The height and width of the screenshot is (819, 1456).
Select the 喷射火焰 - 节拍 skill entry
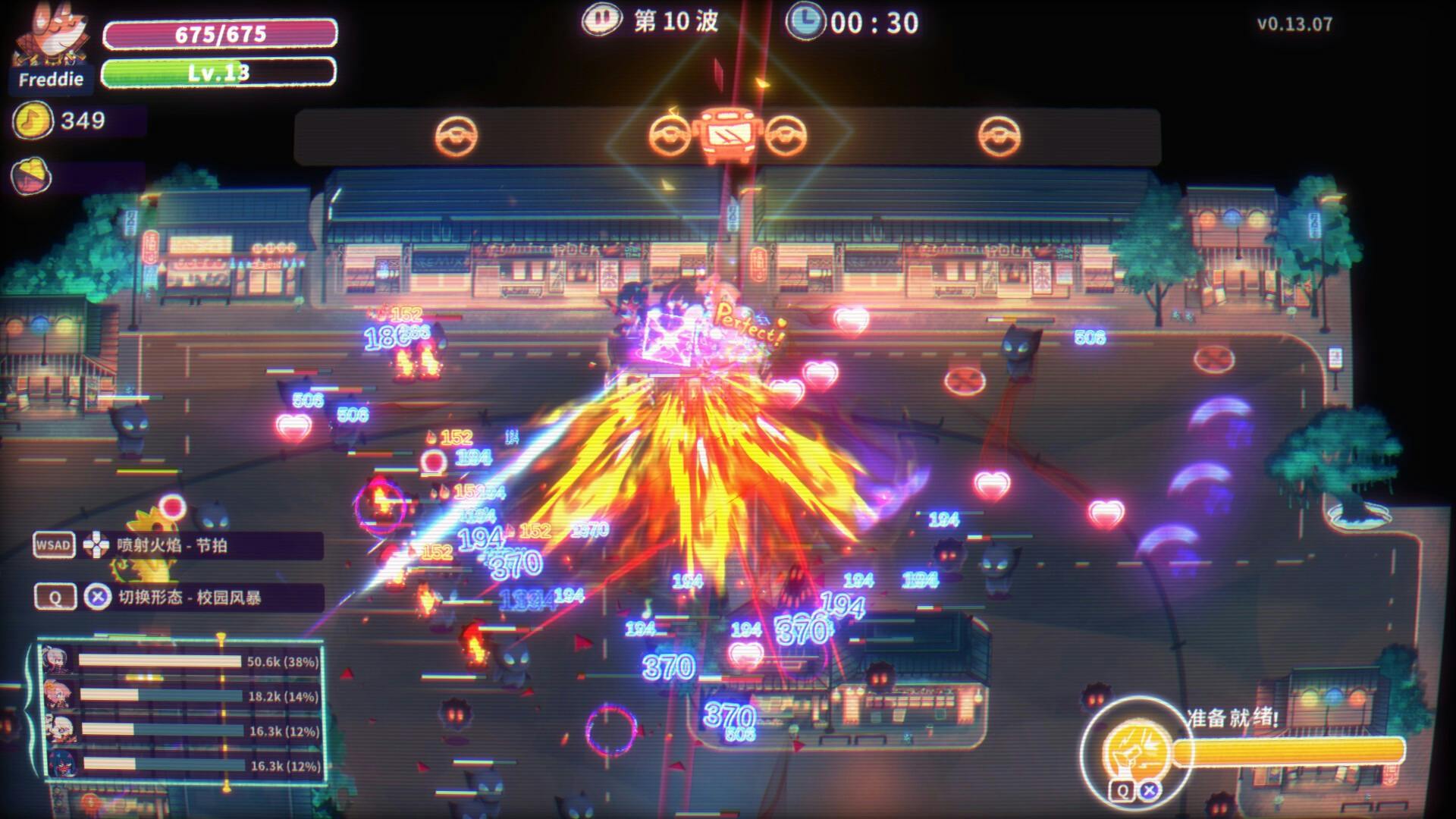pyautogui.click(x=171, y=546)
